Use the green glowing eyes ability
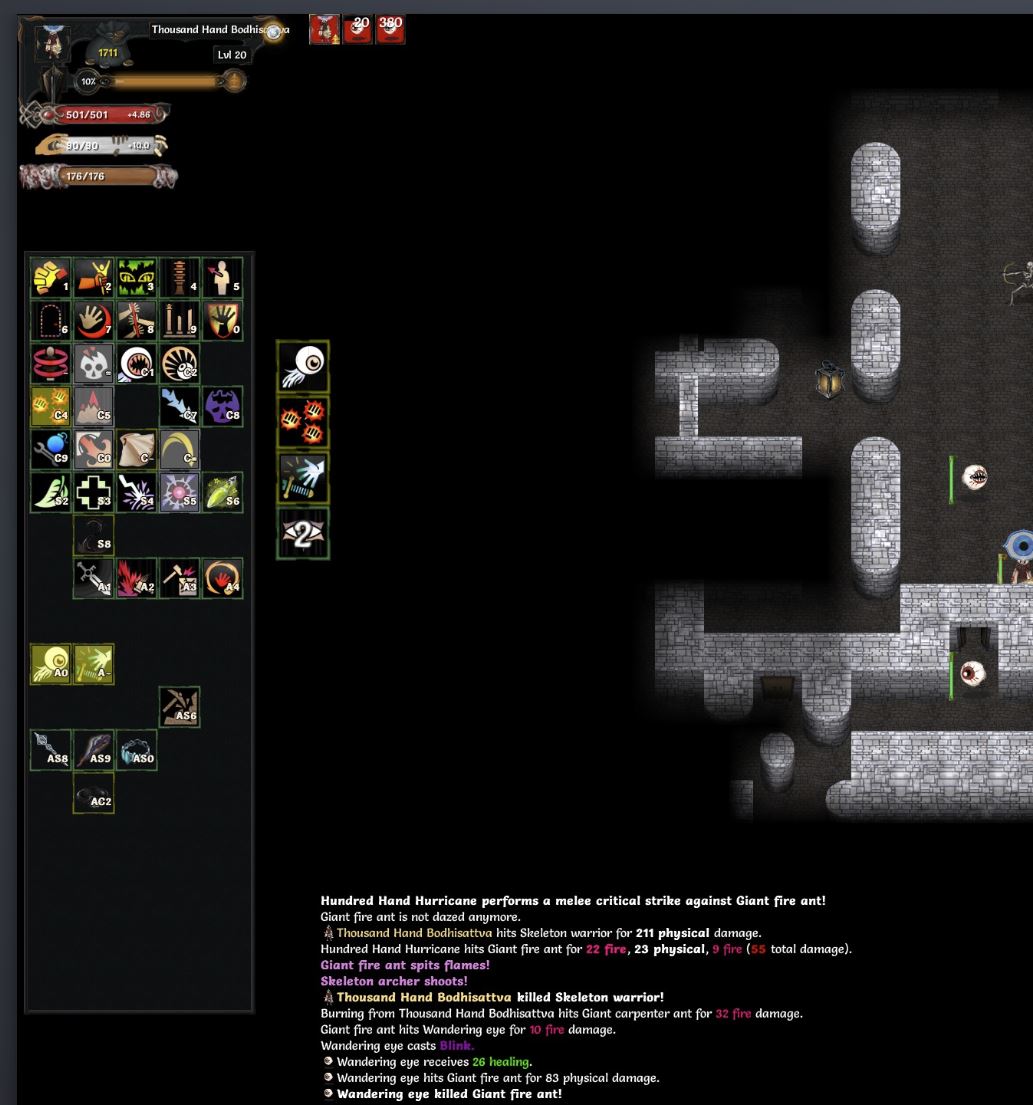This screenshot has height=1105, width=1033. click(x=136, y=277)
